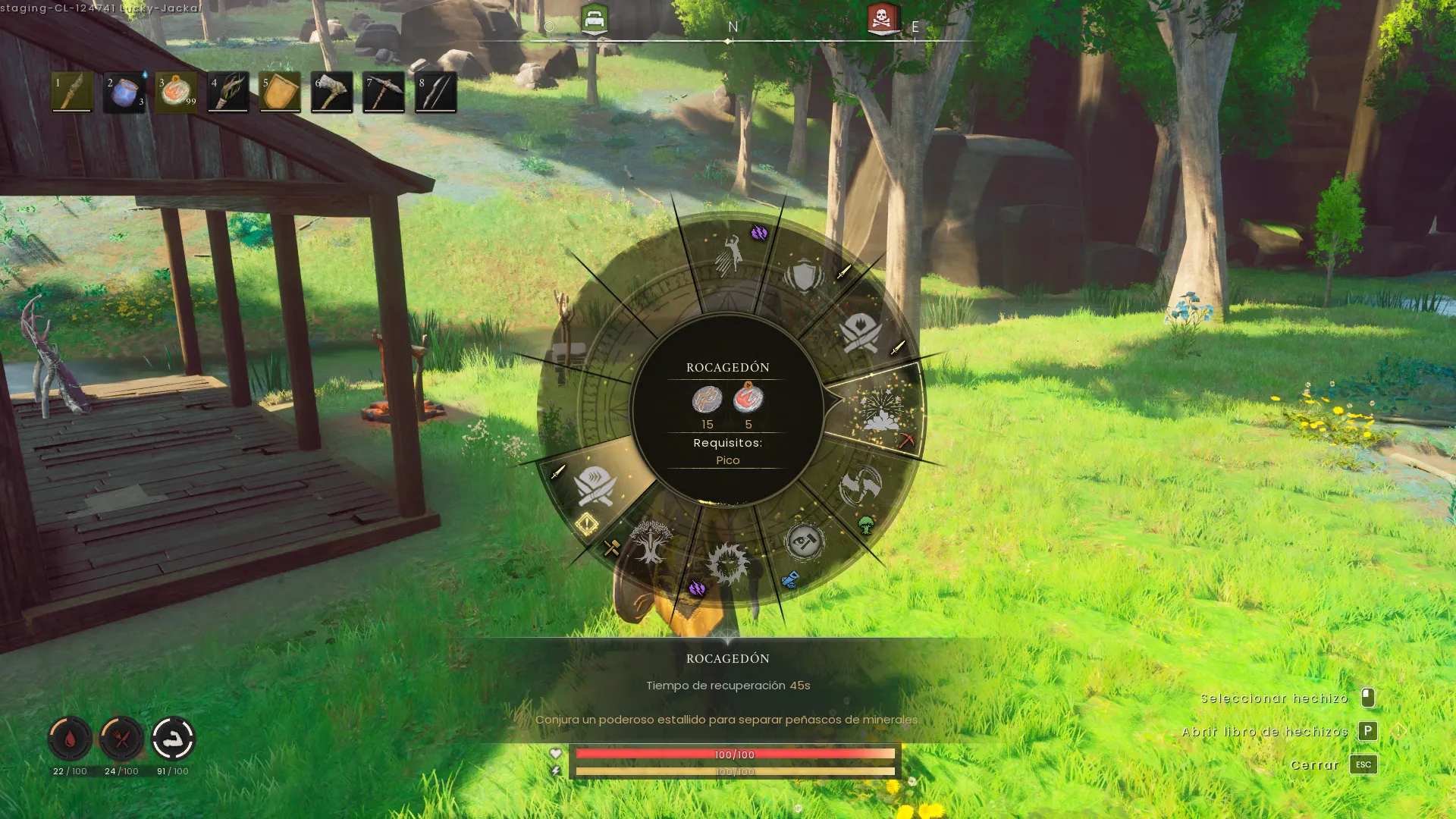Open the spell book via Abrir libro de hechizos
Viewport: 1456px width, 819px height.
pos(1367,731)
